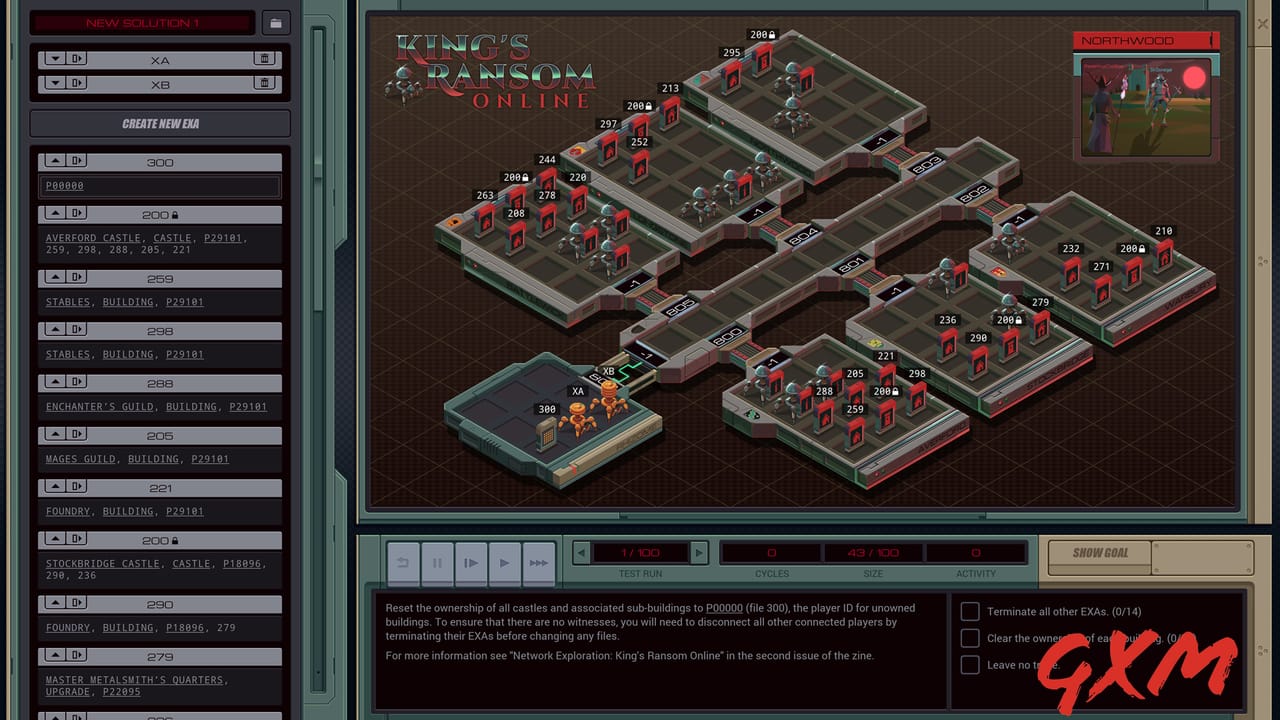Viewport: 1280px width, 720px height.
Task: Collapse the locked file 200 entry
Action: (56, 212)
